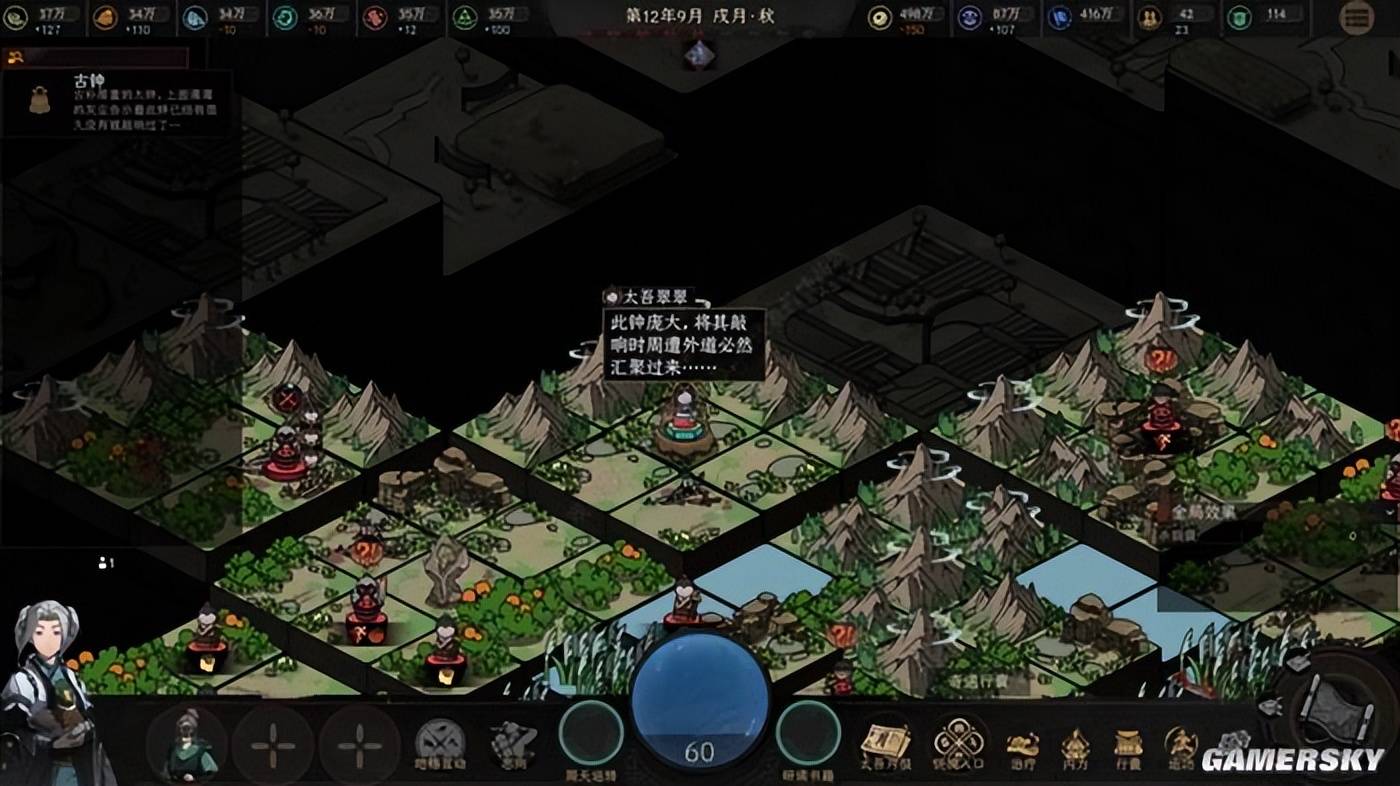Viewport: 1400px width, 786px height.
Task: Click the running figure tracking icon
Action: click(1181, 746)
